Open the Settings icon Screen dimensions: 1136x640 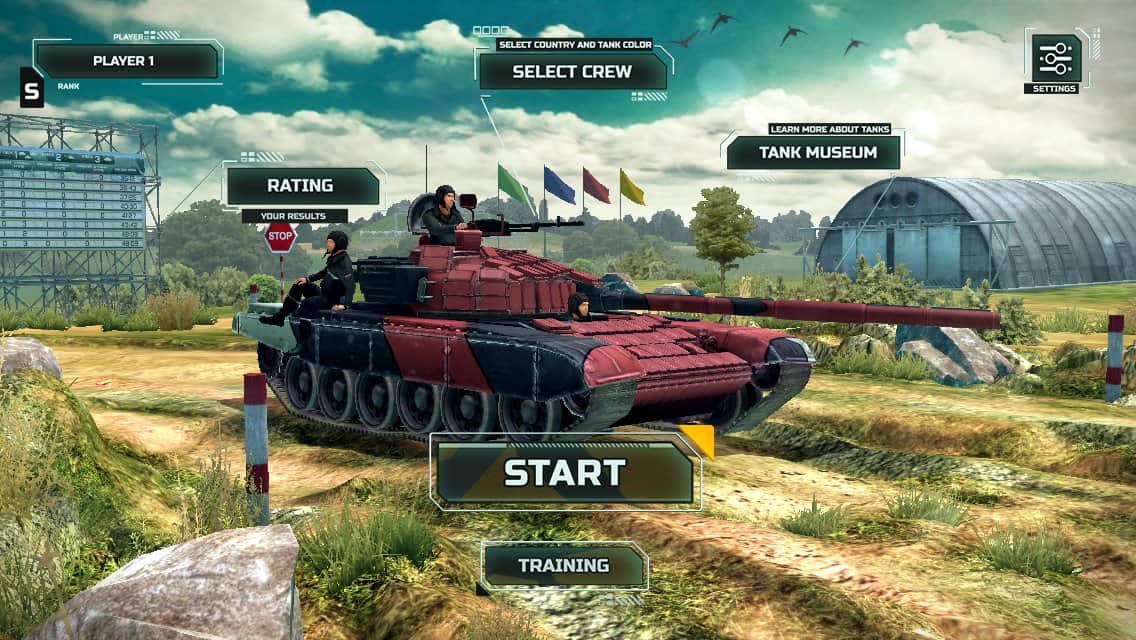1056,59
